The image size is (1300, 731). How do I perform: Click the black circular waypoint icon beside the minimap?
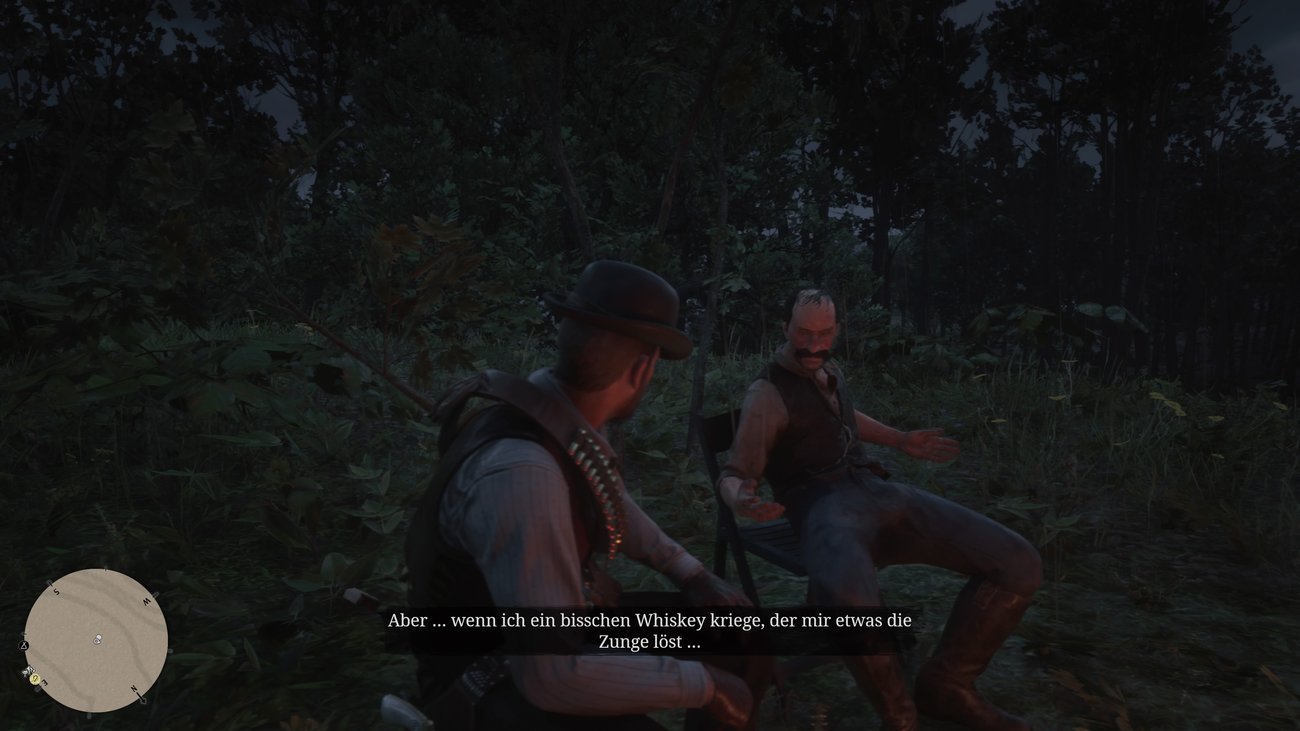(x=23, y=646)
